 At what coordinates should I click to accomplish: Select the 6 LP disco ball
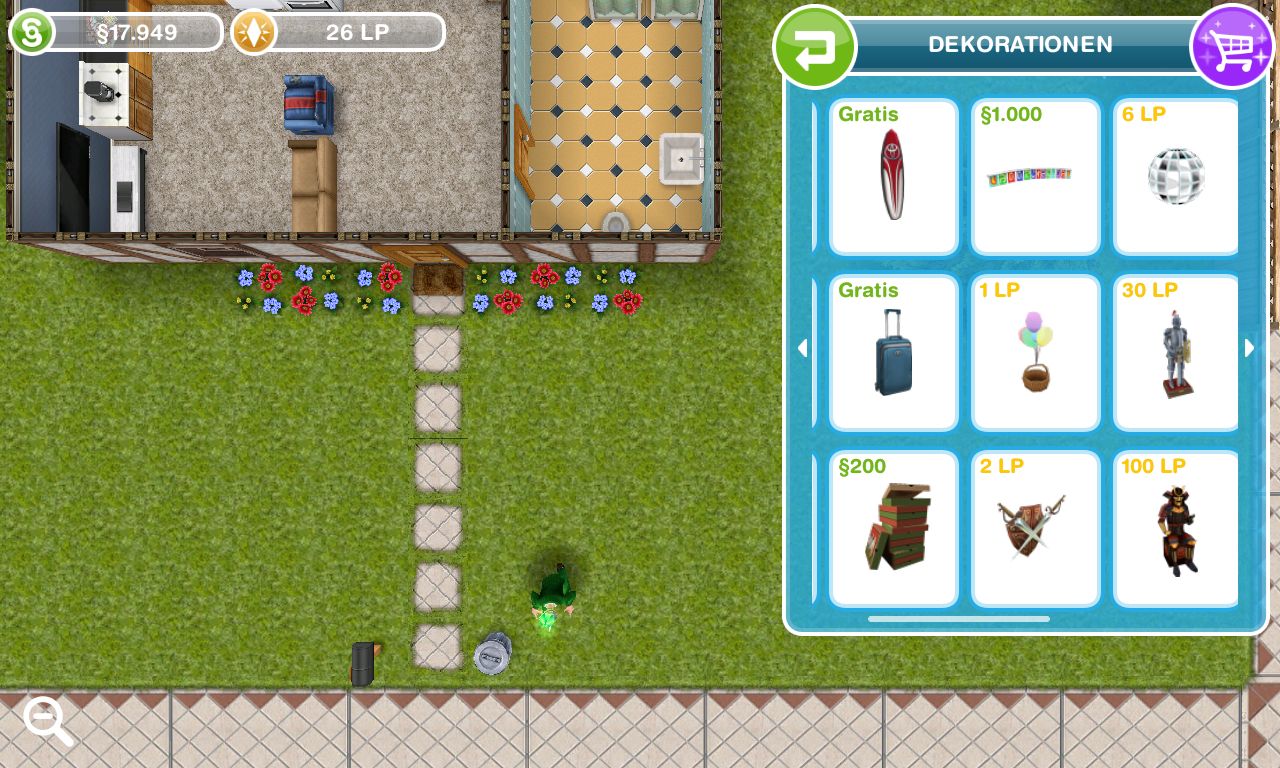1175,177
